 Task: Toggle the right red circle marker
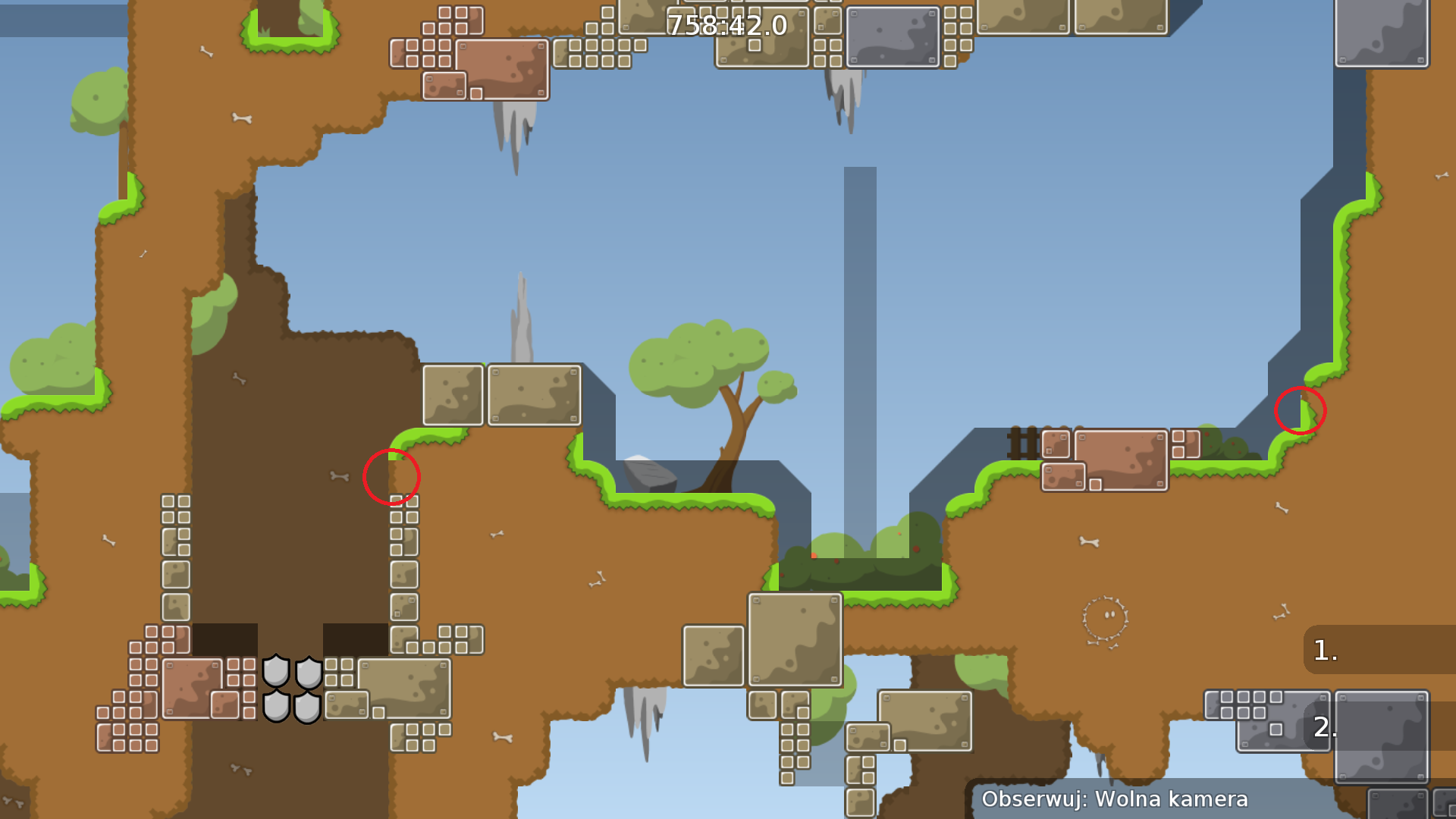(x=1300, y=410)
